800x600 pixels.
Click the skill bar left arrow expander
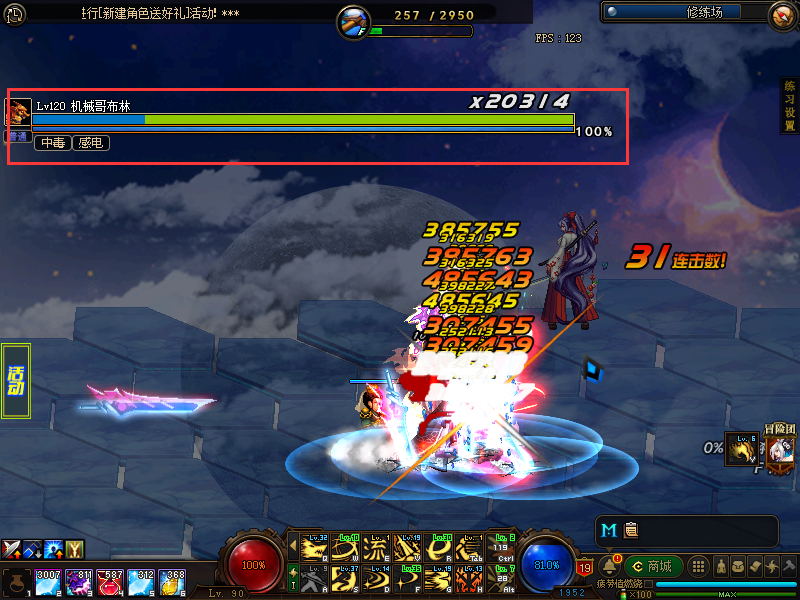click(293, 548)
